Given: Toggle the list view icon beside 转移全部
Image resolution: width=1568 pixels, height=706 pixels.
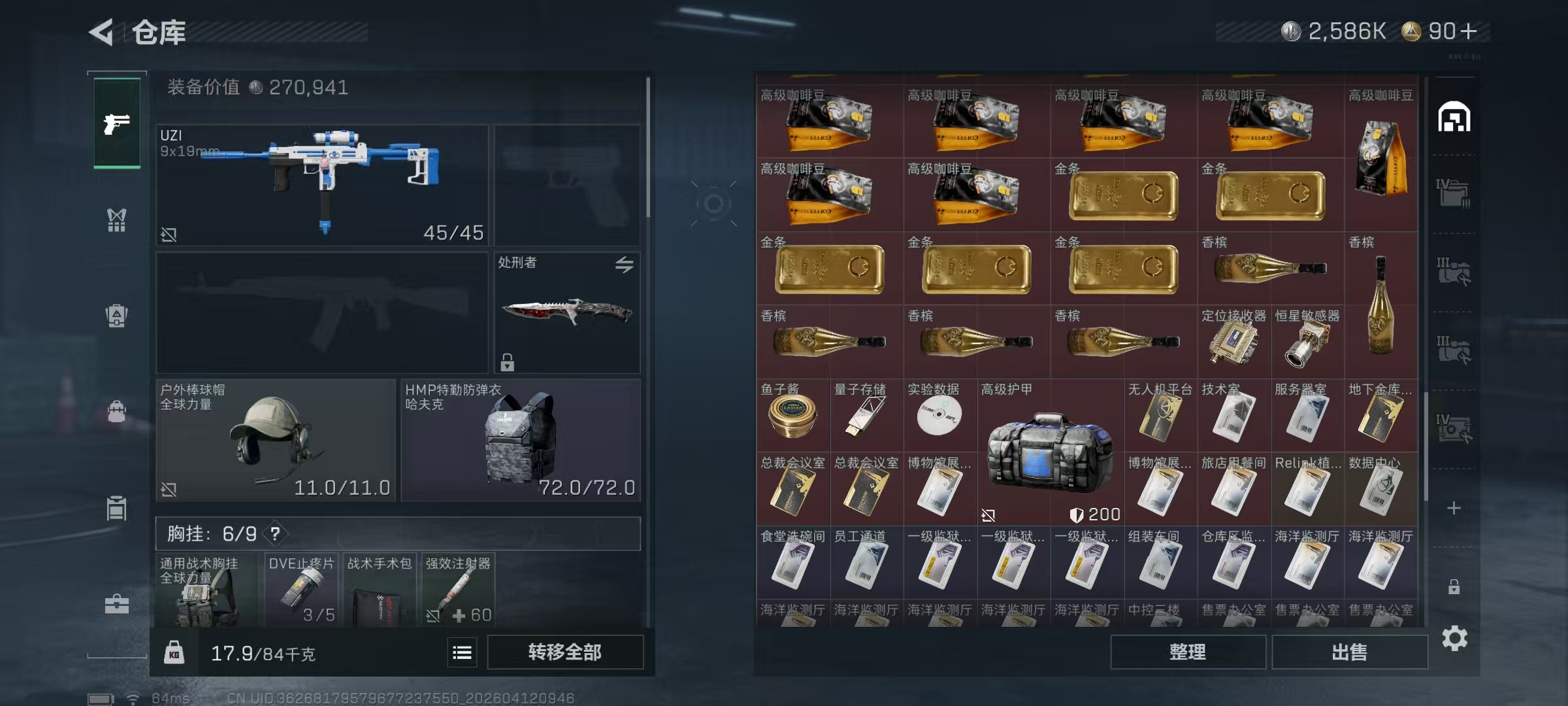Looking at the screenshot, I should coord(462,652).
